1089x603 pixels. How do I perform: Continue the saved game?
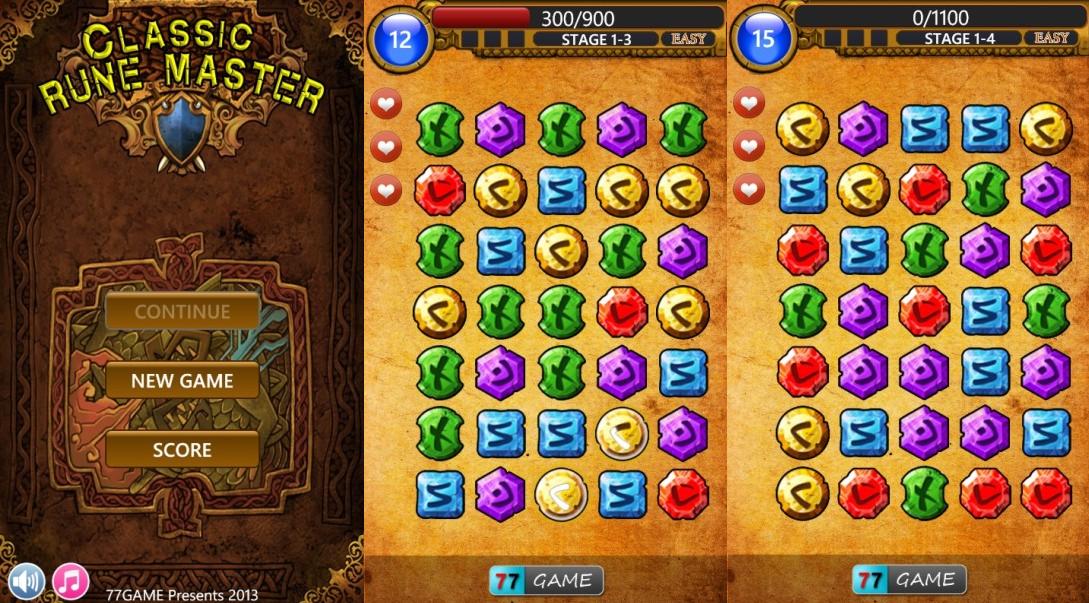(182, 311)
